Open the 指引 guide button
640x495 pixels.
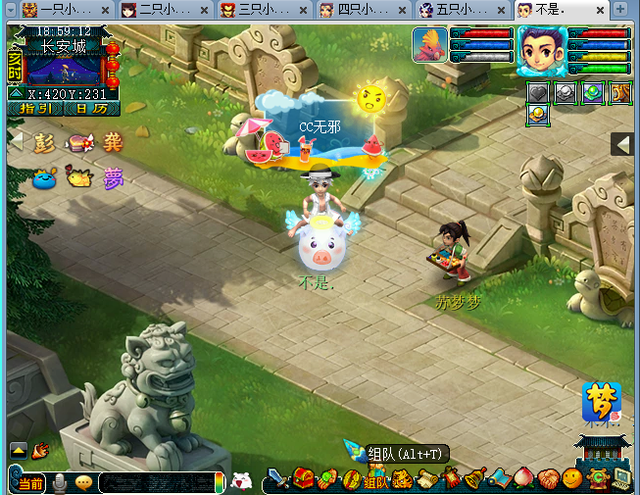click(x=38, y=108)
